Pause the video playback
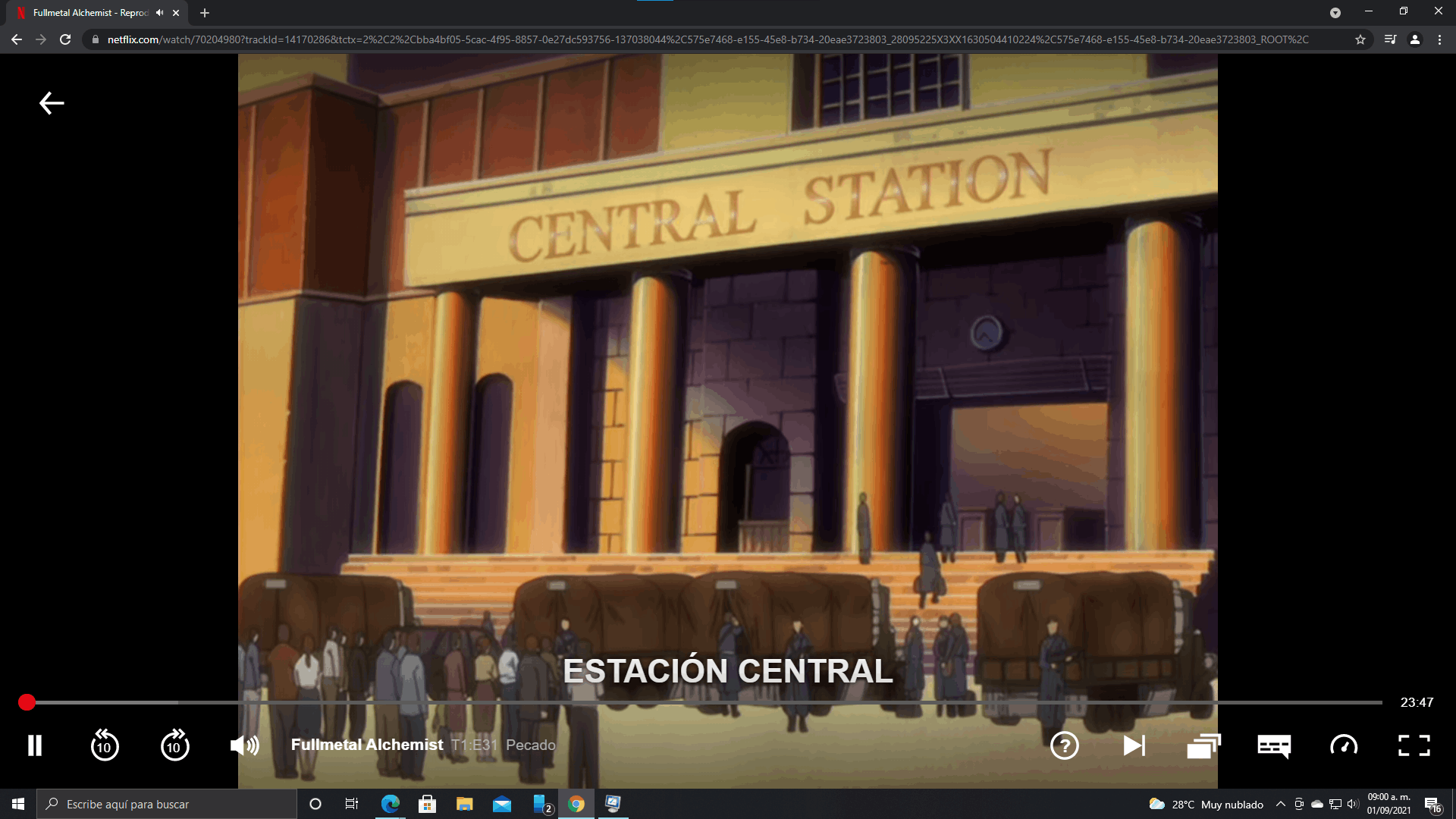Image resolution: width=1456 pixels, height=819 pixels. (x=35, y=745)
